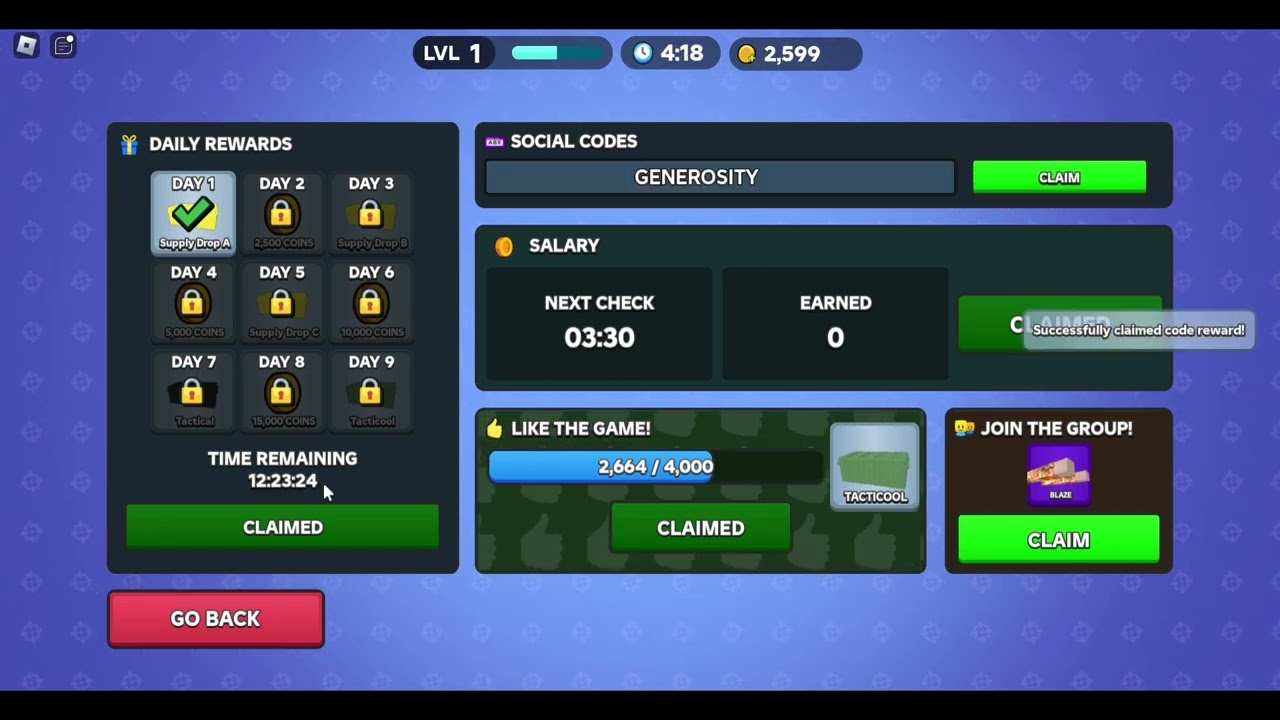Click the social codes ABX icon
The height and width of the screenshot is (720, 1280).
tap(494, 141)
